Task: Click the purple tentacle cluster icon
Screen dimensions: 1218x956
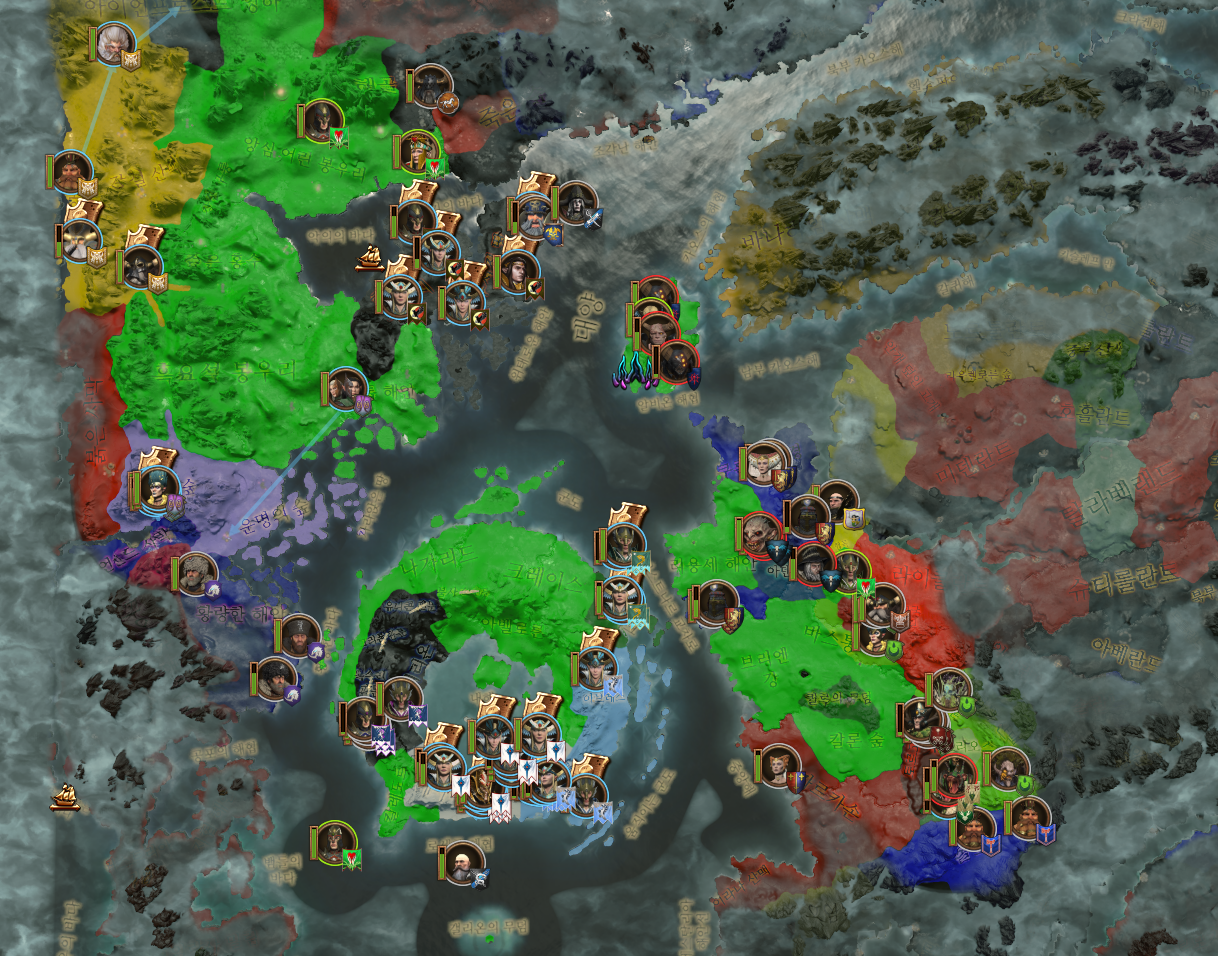Action: coord(634,371)
